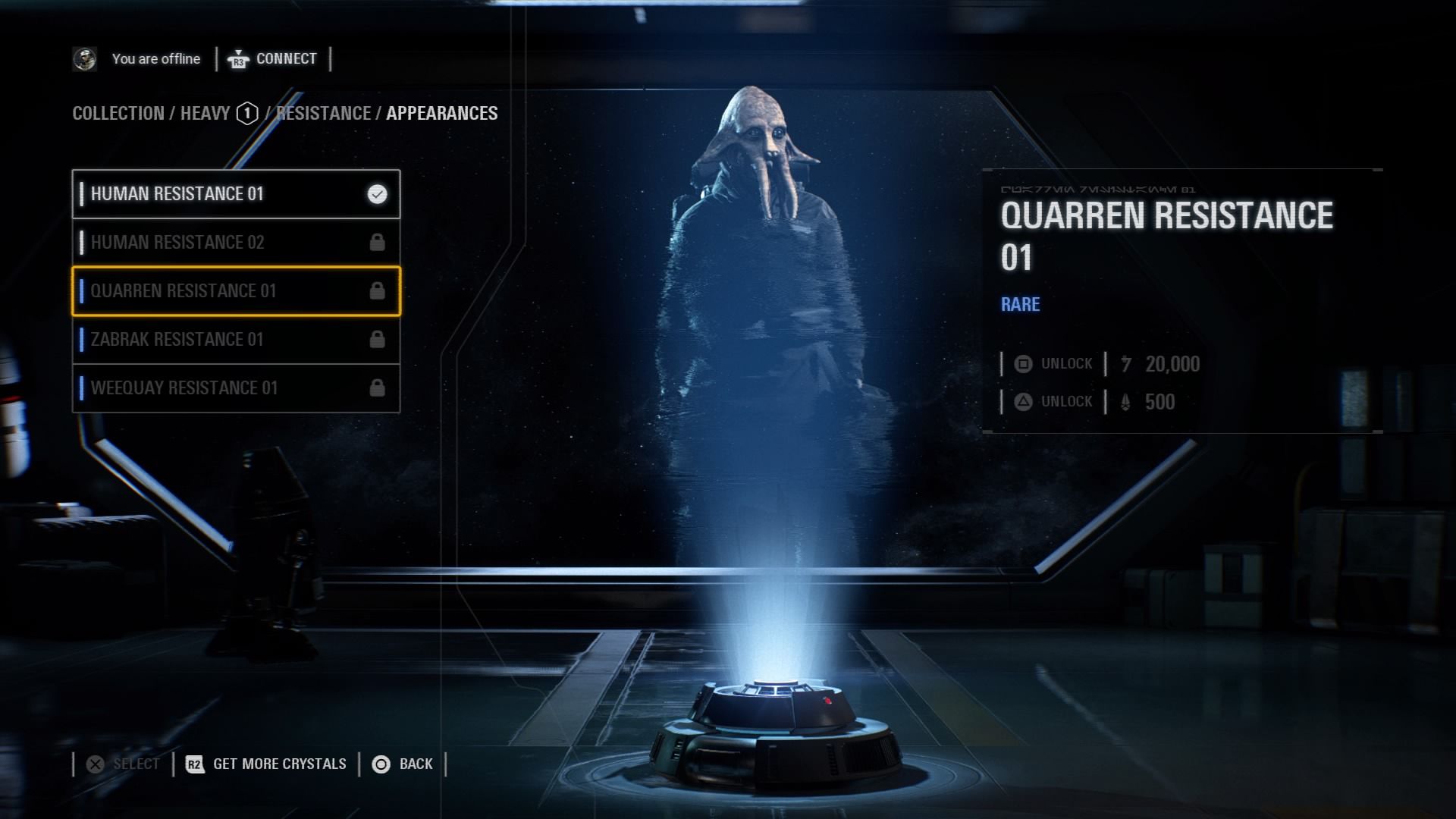This screenshot has width=1456, height=819.
Task: Click the offline player profile avatar
Action: click(x=84, y=59)
